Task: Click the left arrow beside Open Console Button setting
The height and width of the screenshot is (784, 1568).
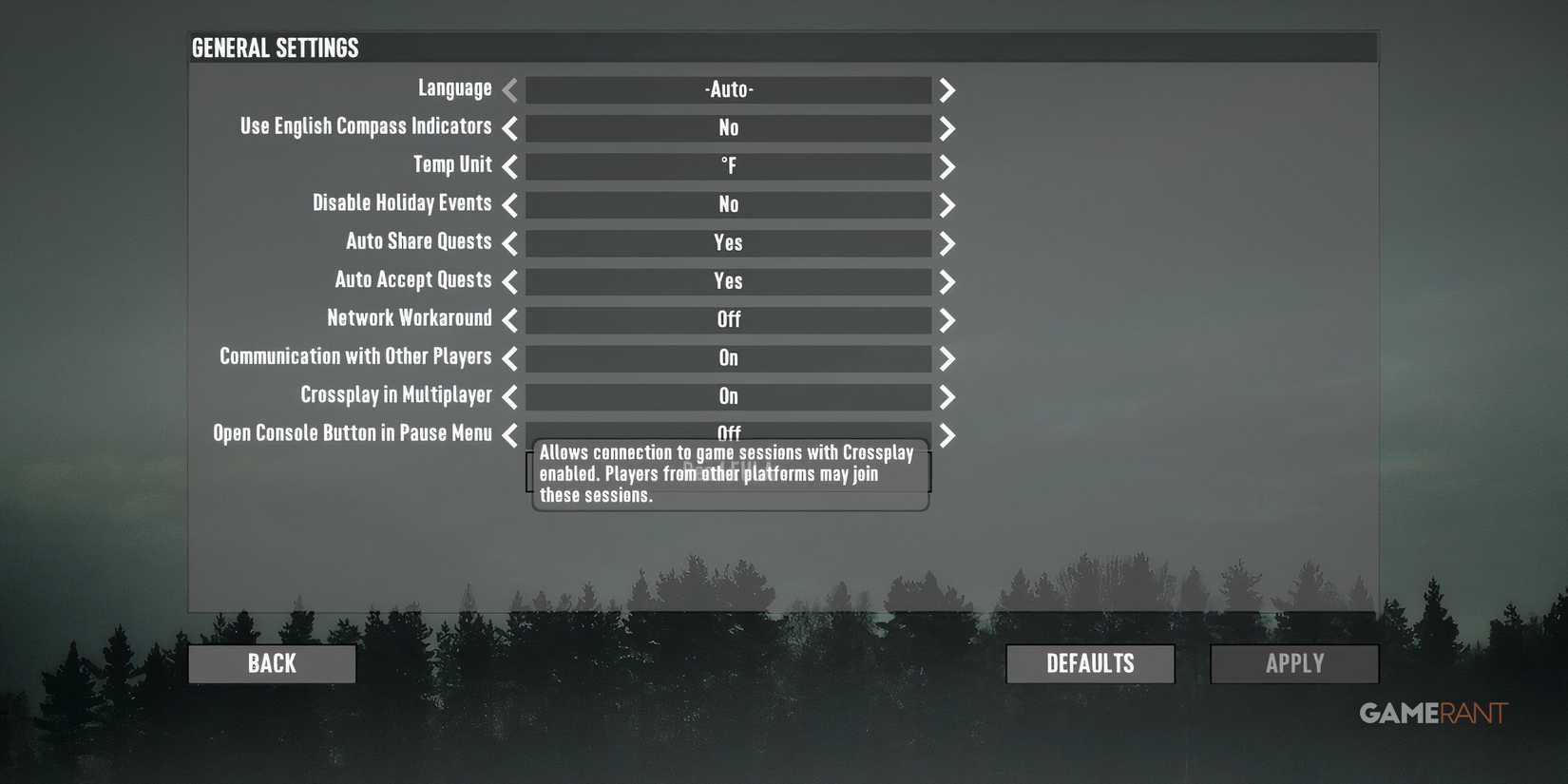Action: tap(509, 435)
